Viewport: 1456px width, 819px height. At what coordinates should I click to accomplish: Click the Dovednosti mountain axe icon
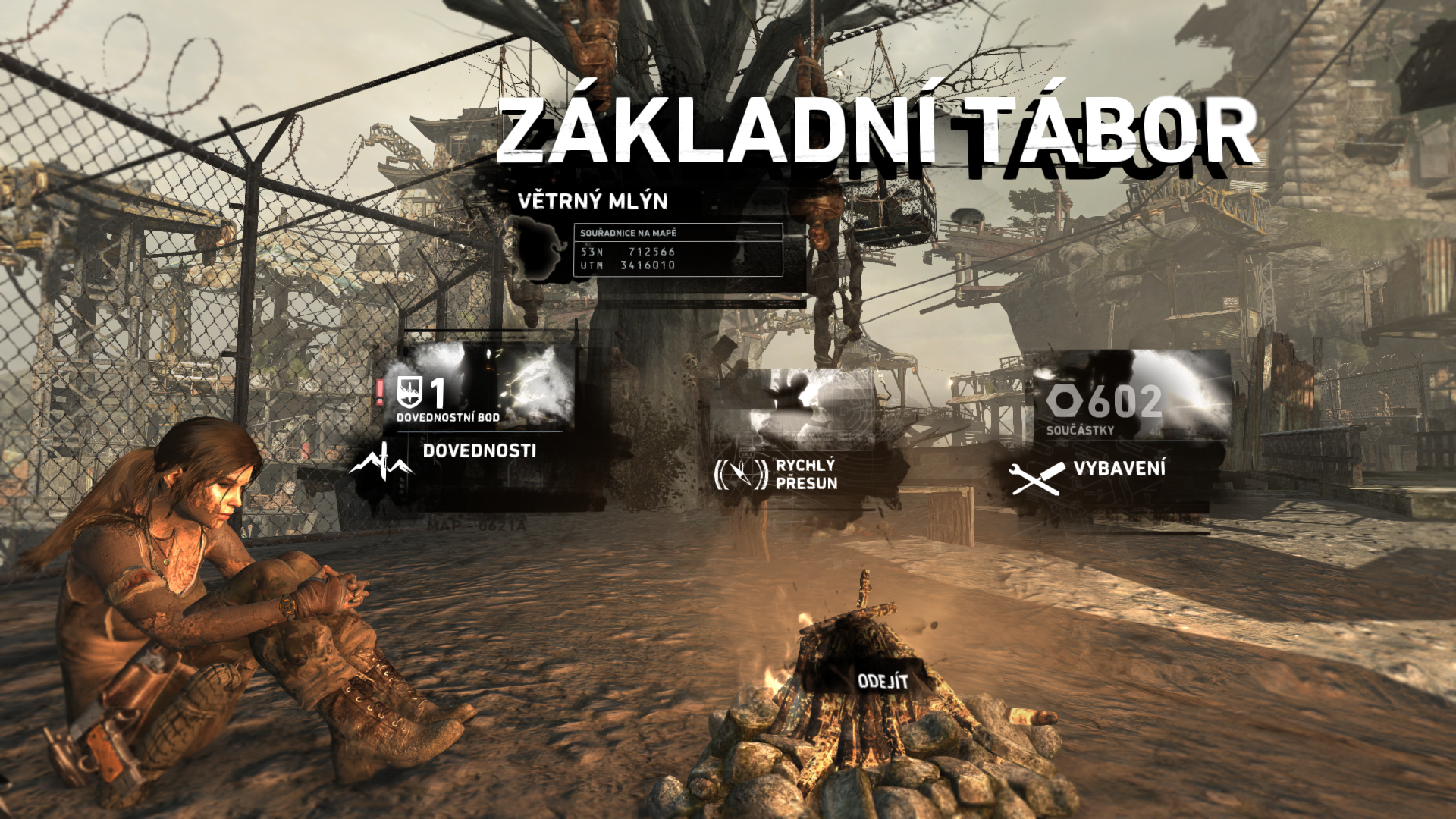[x=381, y=461]
